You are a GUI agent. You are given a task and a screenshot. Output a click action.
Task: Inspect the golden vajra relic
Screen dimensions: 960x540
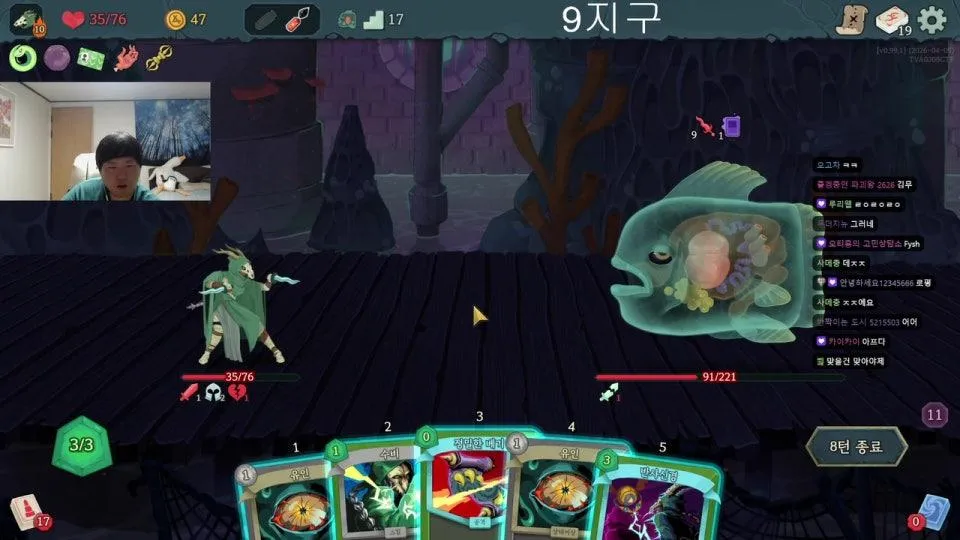(x=159, y=58)
